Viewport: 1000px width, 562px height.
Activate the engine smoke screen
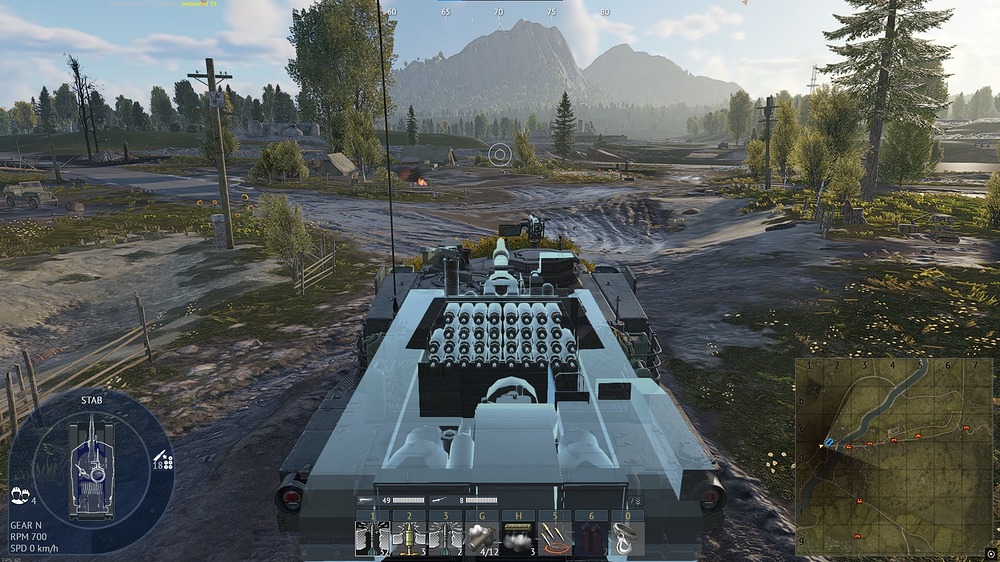[x=518, y=538]
